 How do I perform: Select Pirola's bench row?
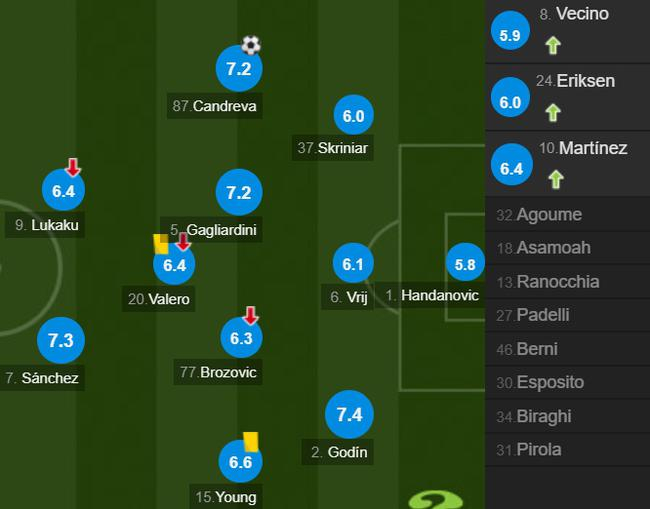pyautogui.click(x=567, y=450)
